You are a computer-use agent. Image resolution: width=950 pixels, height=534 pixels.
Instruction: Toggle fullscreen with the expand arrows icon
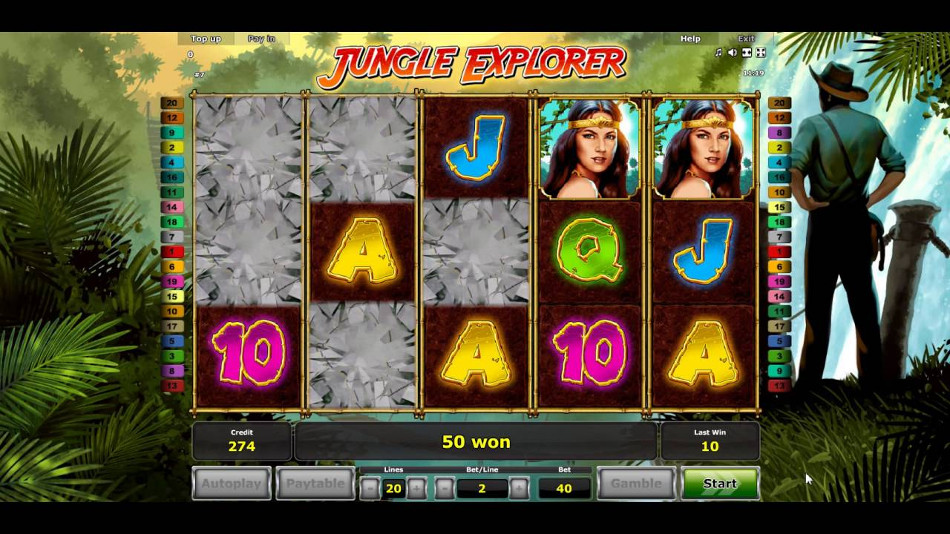coord(760,52)
